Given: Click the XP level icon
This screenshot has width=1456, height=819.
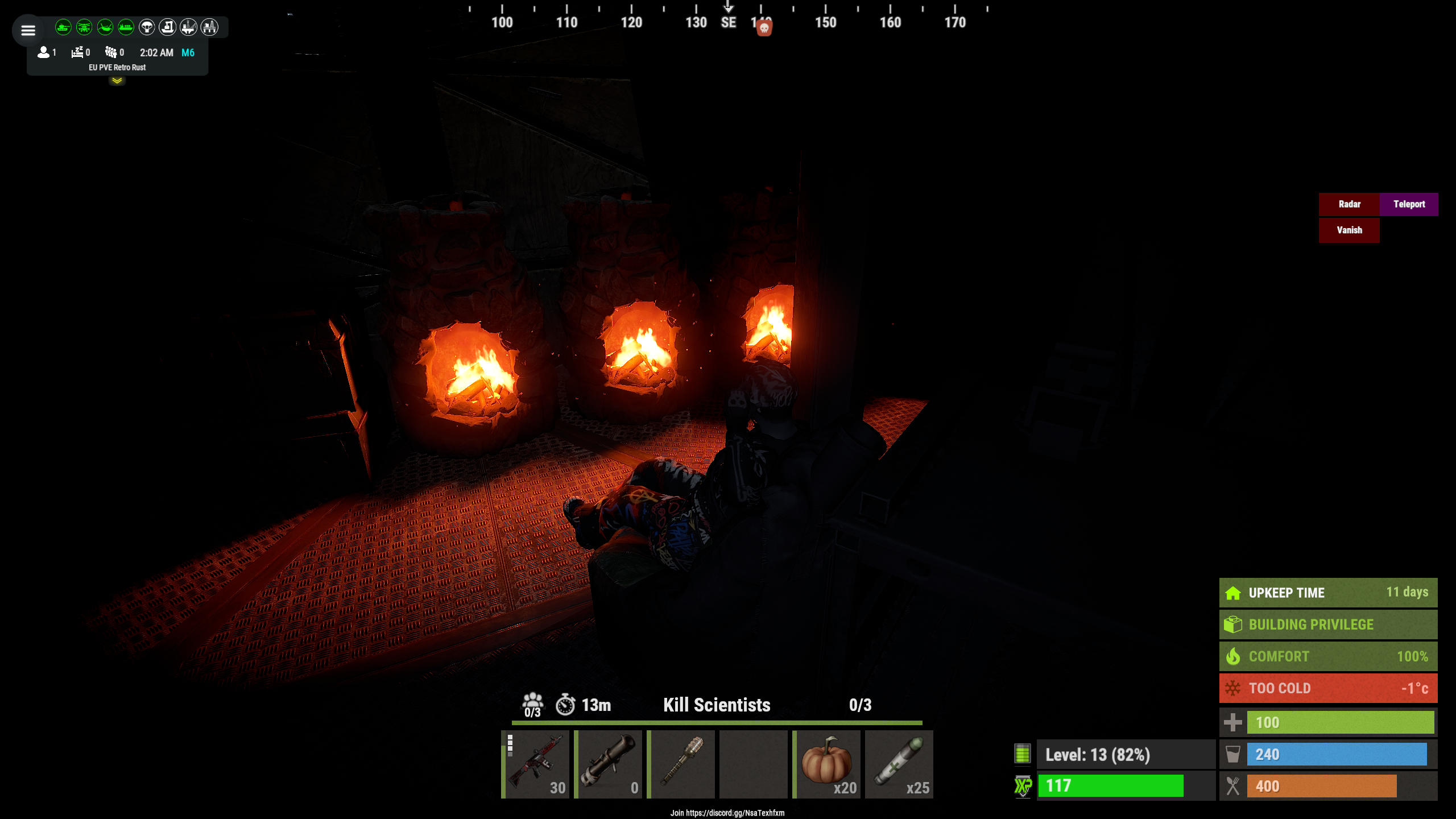Looking at the screenshot, I should tap(1023, 787).
